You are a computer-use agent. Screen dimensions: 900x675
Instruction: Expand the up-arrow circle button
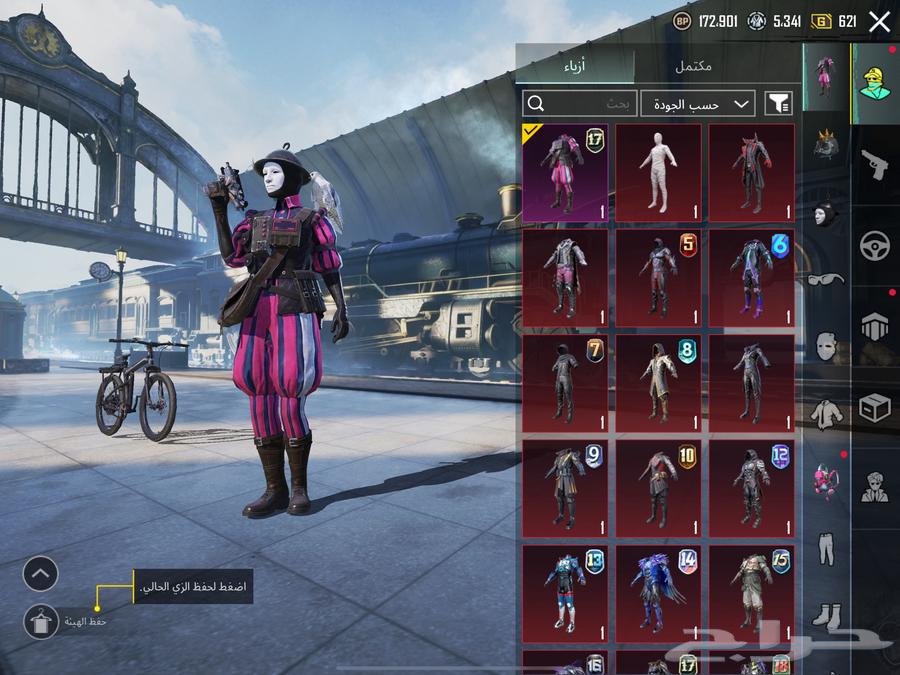tap(41, 574)
